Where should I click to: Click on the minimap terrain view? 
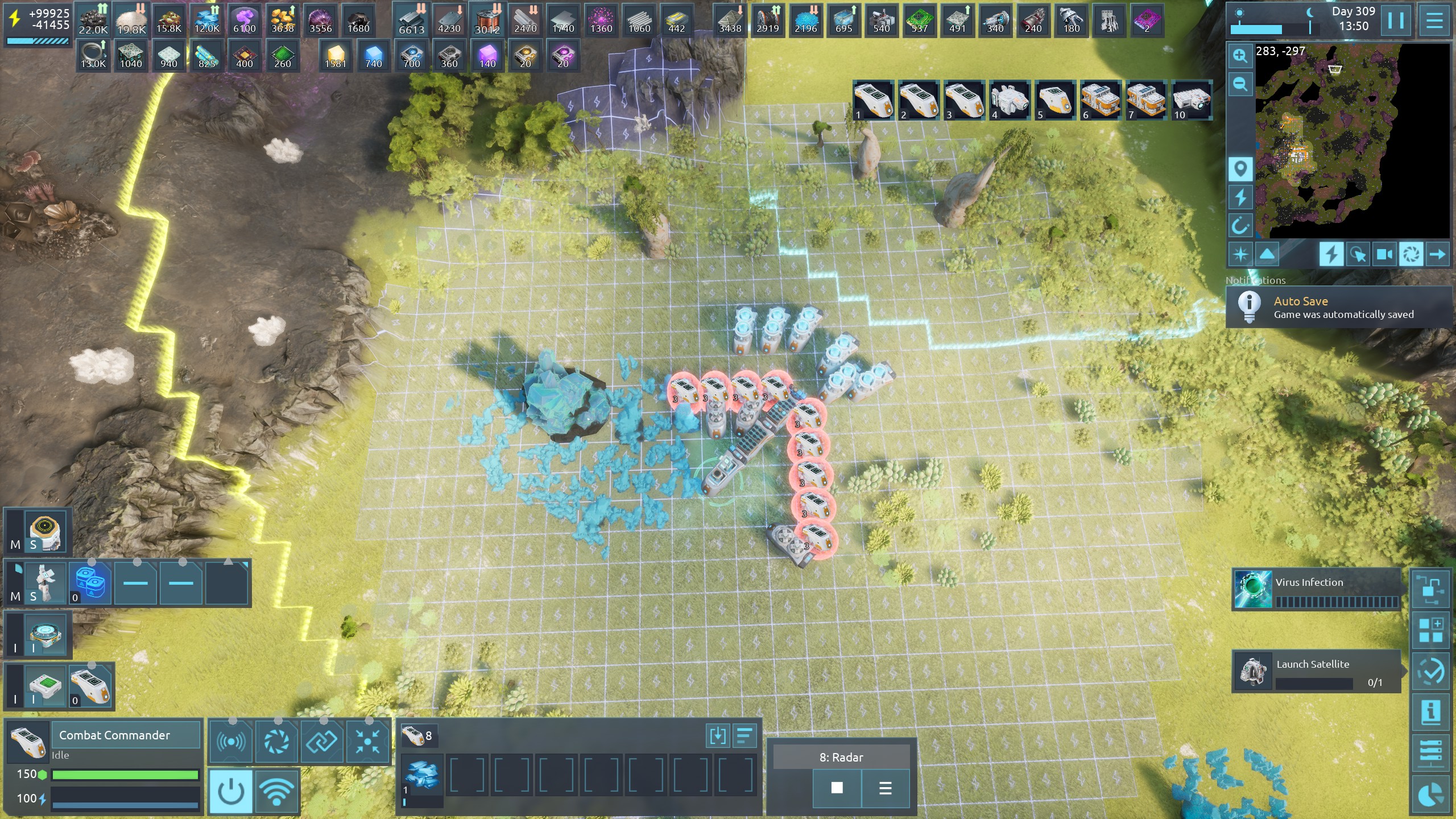tap(1352, 141)
